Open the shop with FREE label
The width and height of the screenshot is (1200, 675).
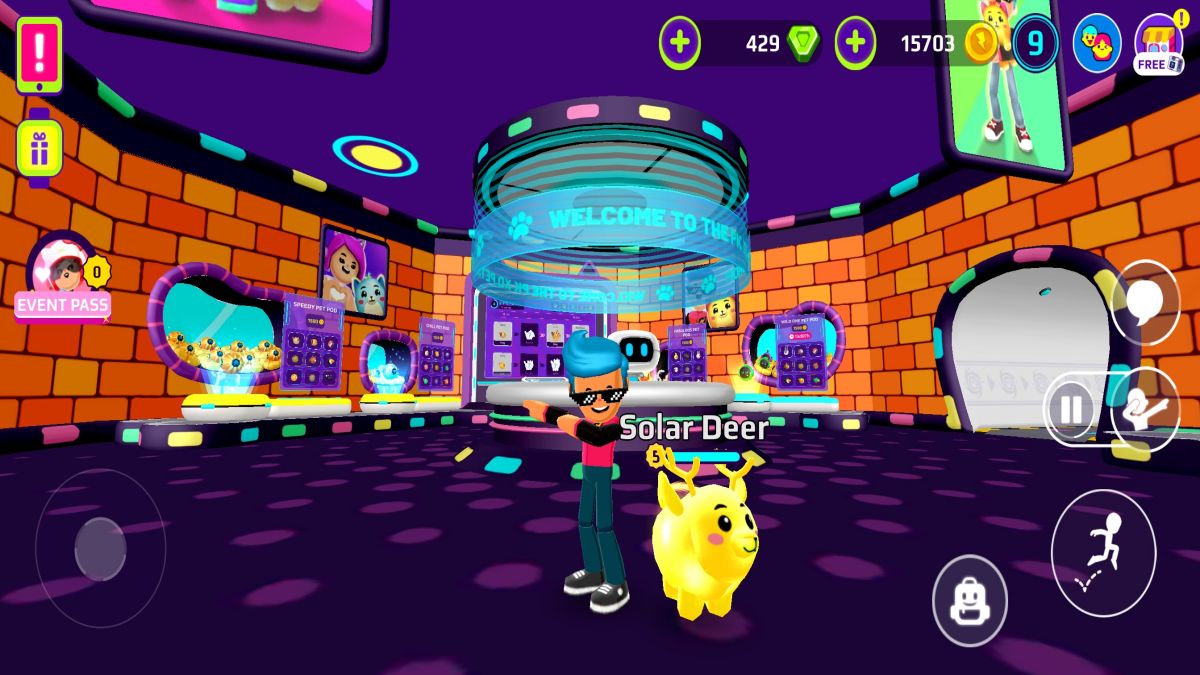(1159, 44)
